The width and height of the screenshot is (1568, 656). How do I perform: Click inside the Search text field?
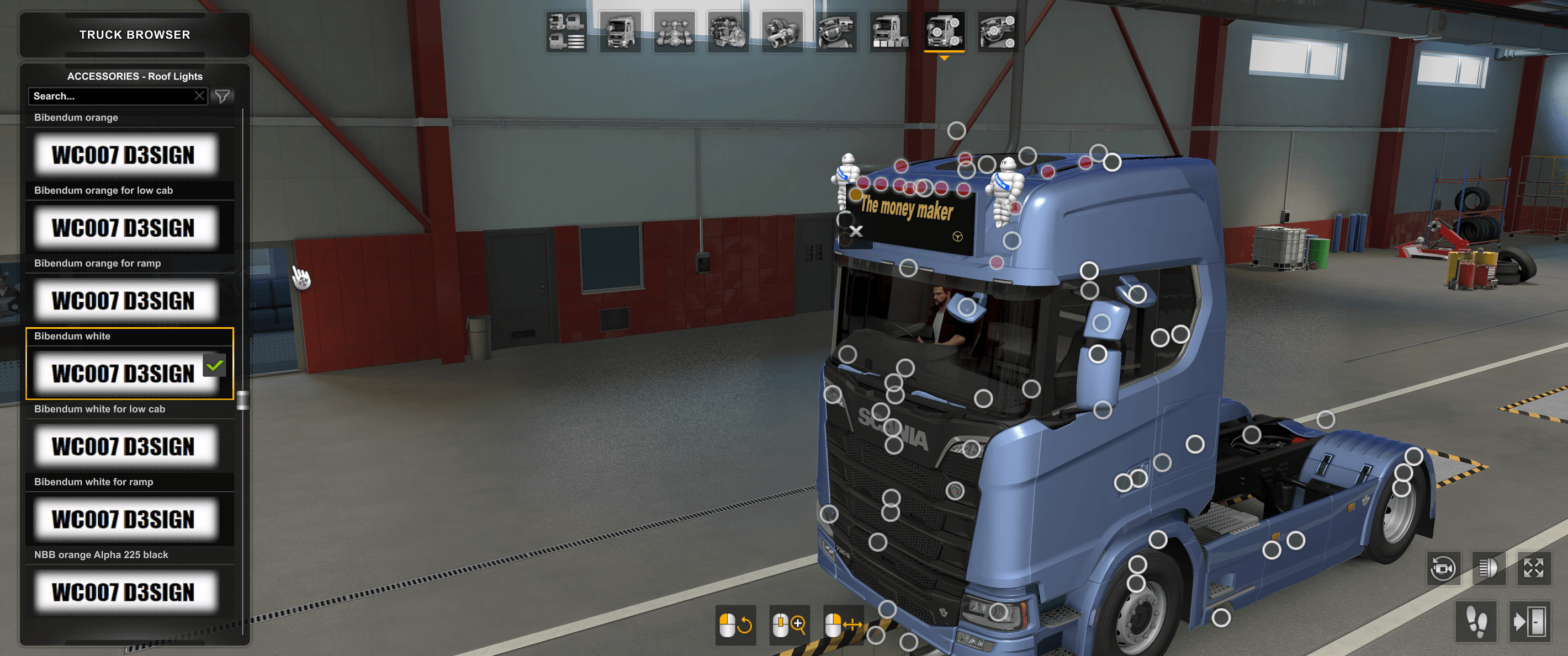[x=109, y=95]
